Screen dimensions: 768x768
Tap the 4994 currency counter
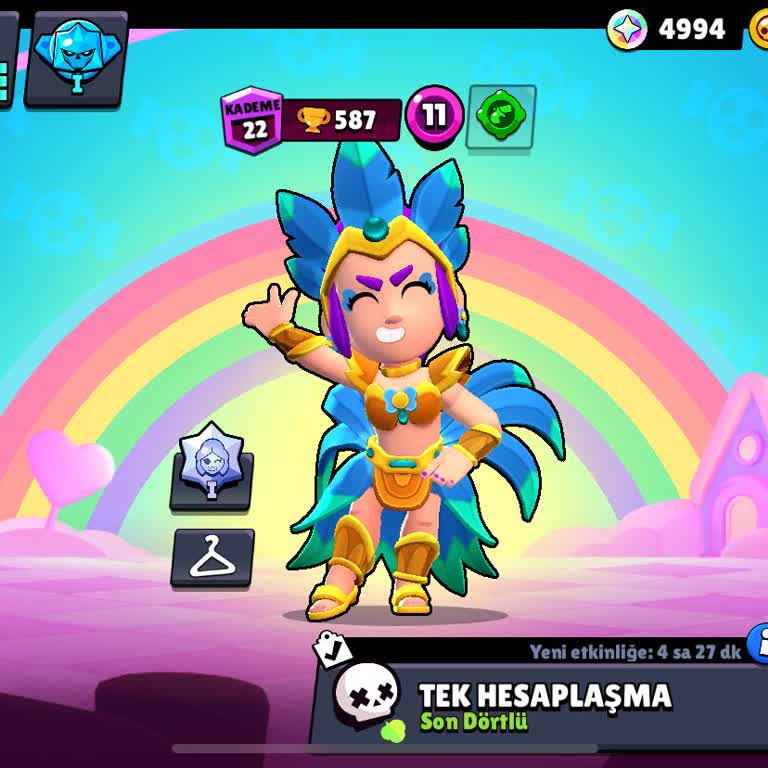pos(672,30)
